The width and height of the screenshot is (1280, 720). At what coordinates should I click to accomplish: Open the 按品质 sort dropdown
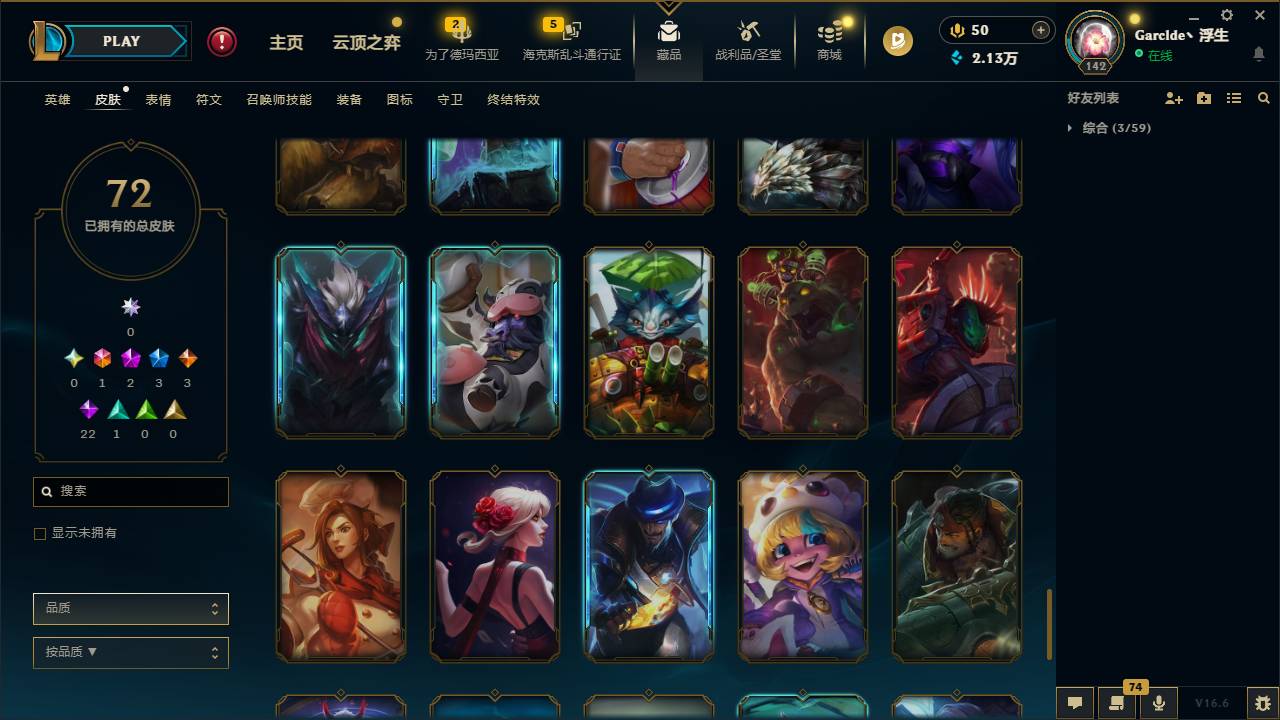(130, 652)
